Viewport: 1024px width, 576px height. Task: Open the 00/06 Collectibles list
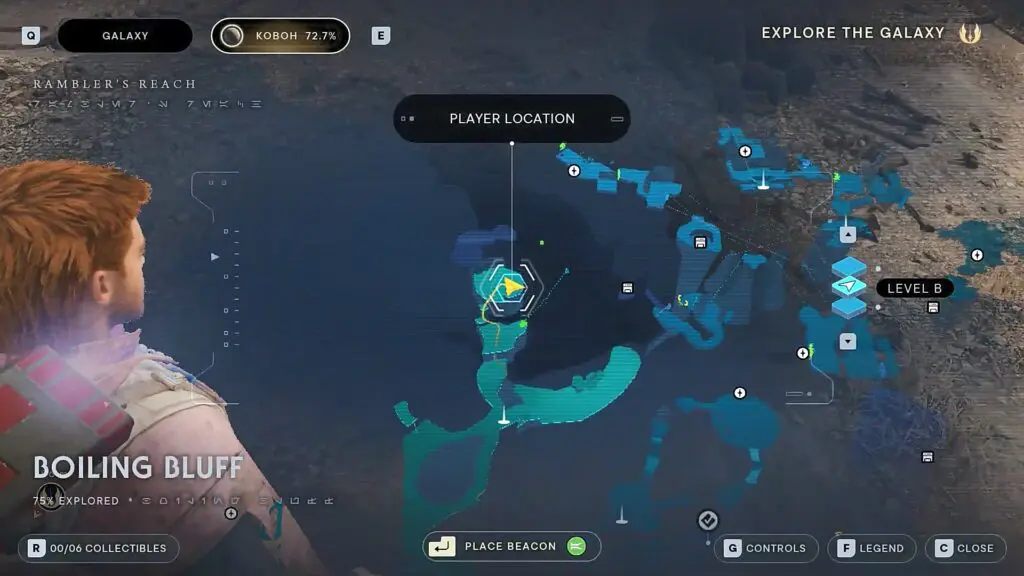[99, 548]
